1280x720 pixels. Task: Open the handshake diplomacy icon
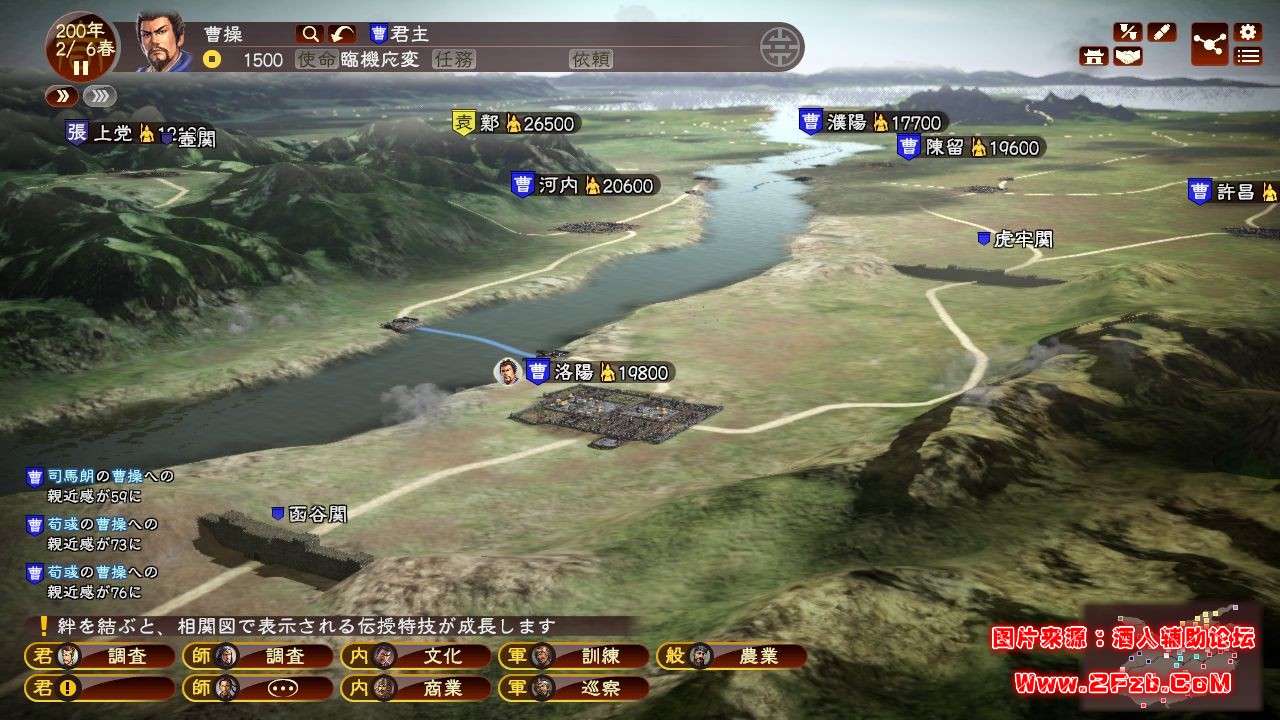click(1128, 57)
